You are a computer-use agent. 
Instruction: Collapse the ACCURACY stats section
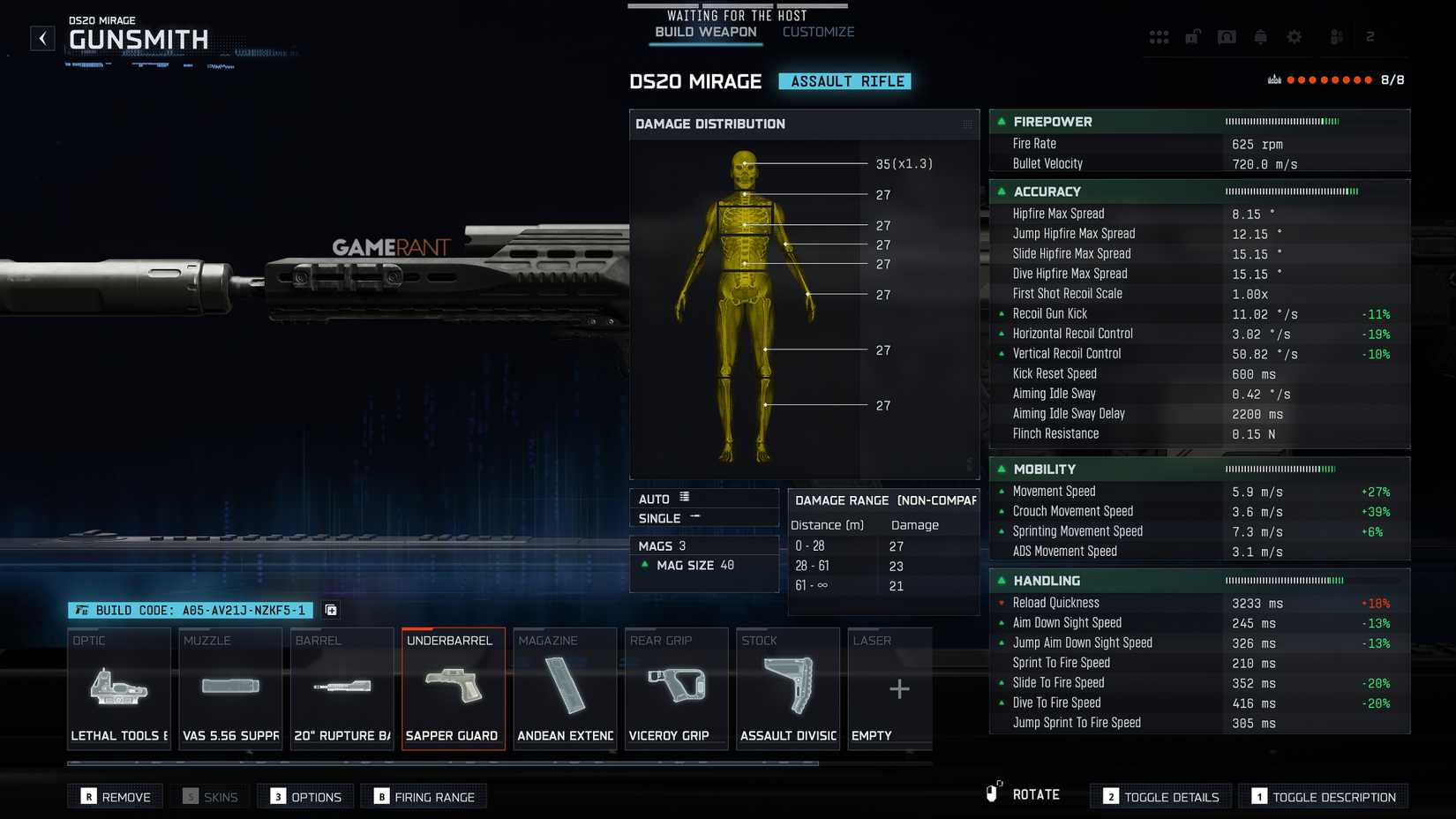point(1001,192)
